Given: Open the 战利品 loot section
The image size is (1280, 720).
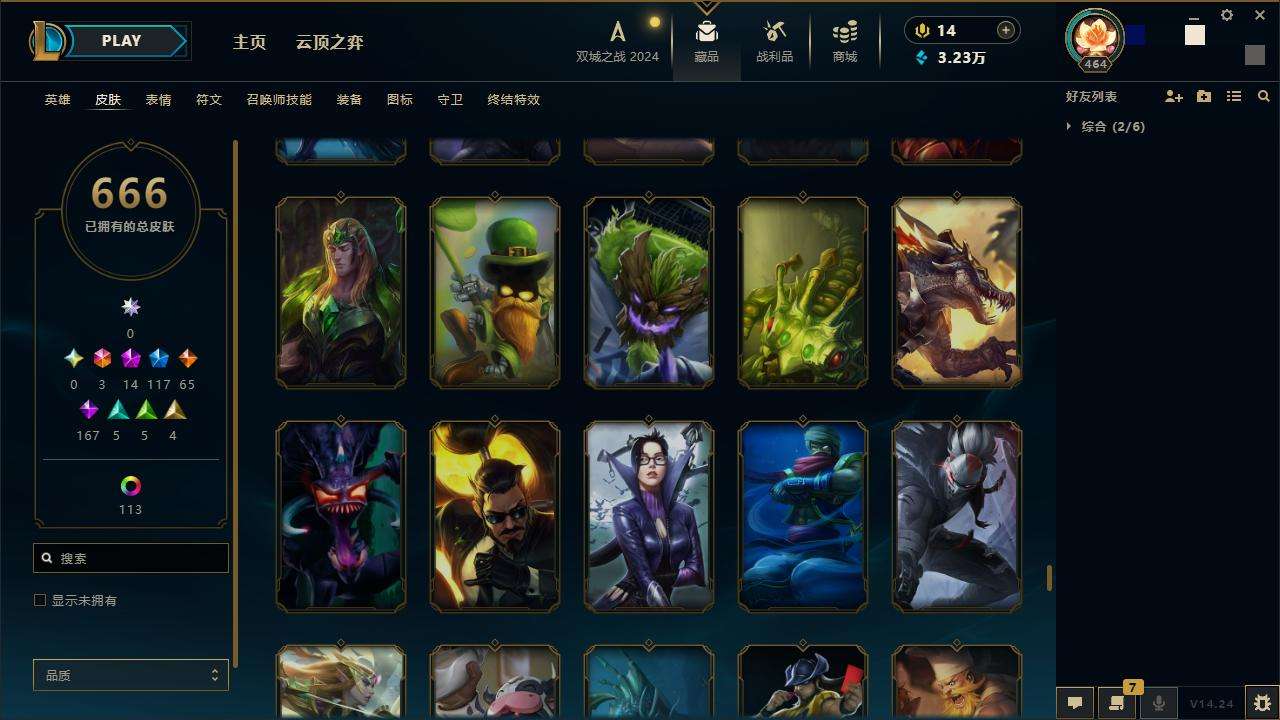Looking at the screenshot, I should click(x=774, y=42).
